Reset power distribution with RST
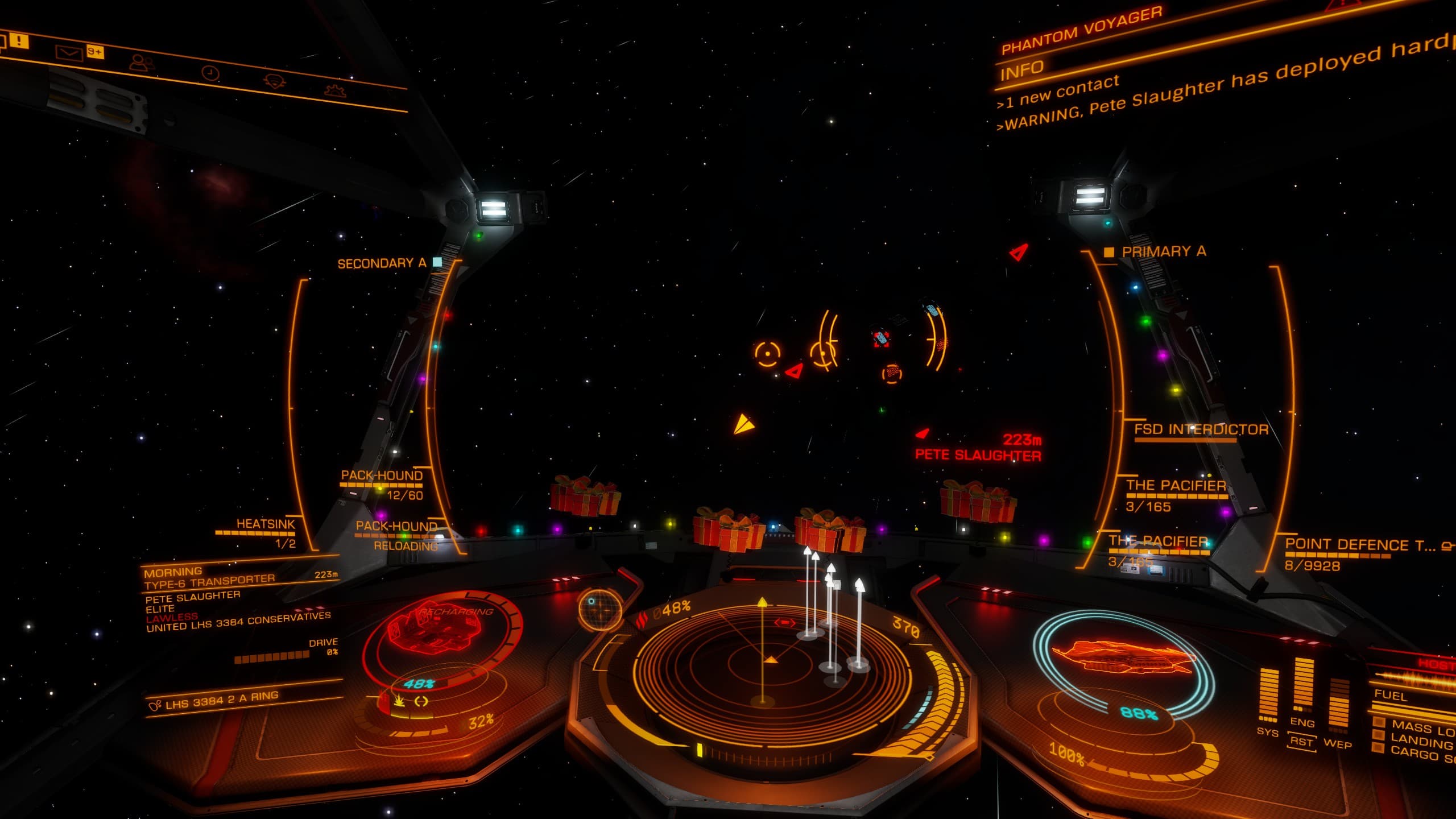 [1301, 742]
